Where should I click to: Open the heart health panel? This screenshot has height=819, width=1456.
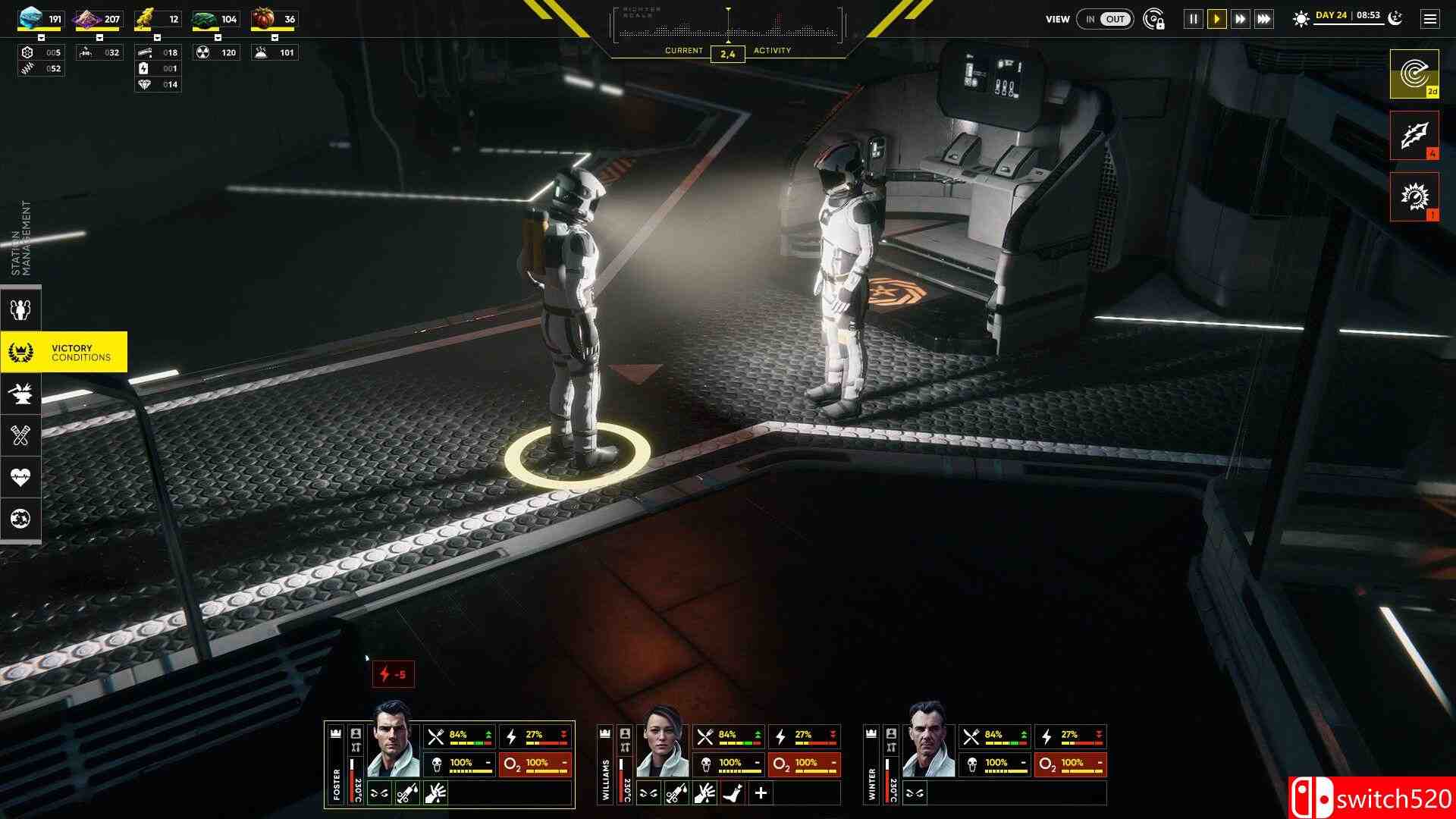(x=20, y=477)
